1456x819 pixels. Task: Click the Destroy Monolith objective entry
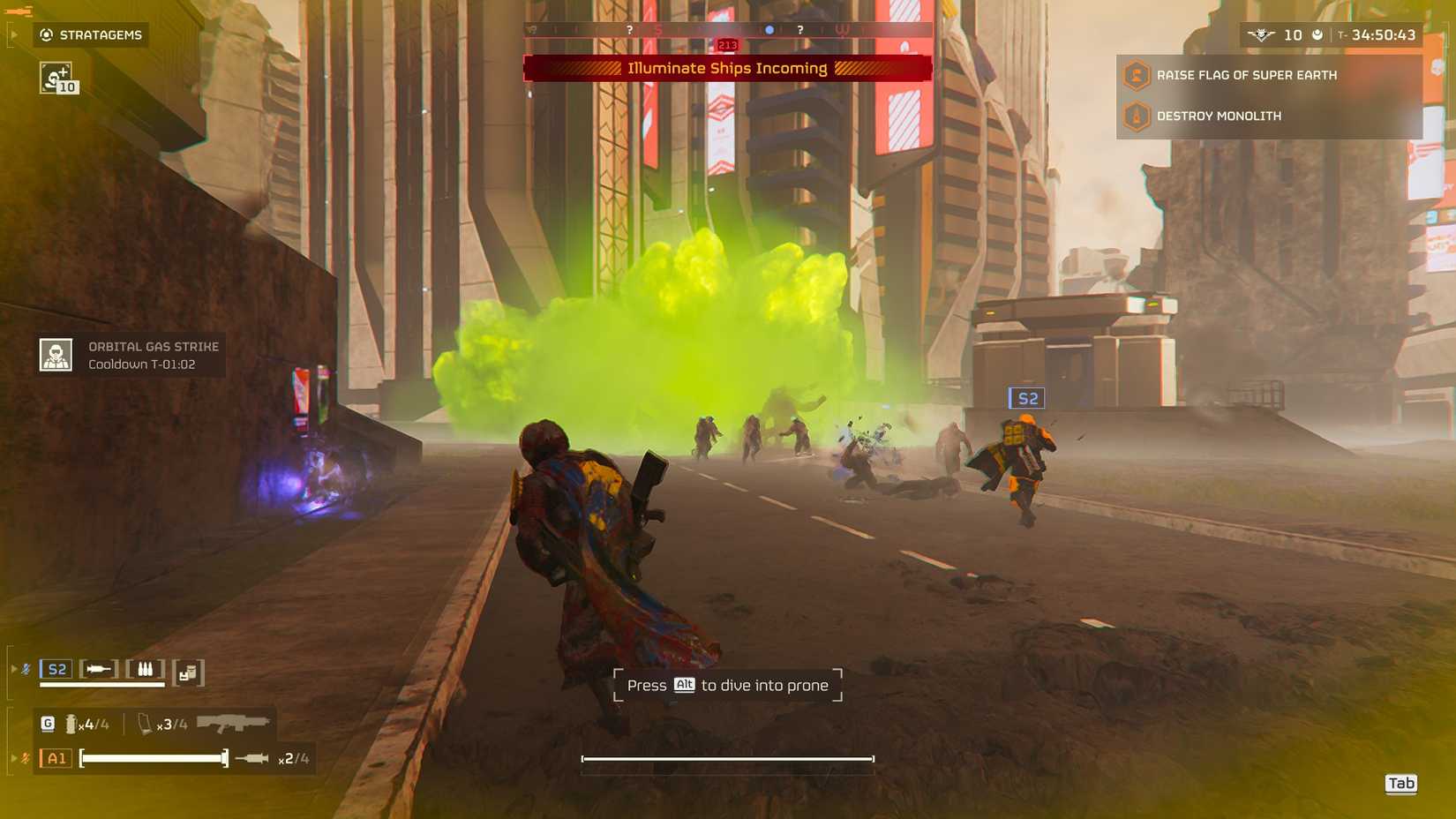(1218, 116)
